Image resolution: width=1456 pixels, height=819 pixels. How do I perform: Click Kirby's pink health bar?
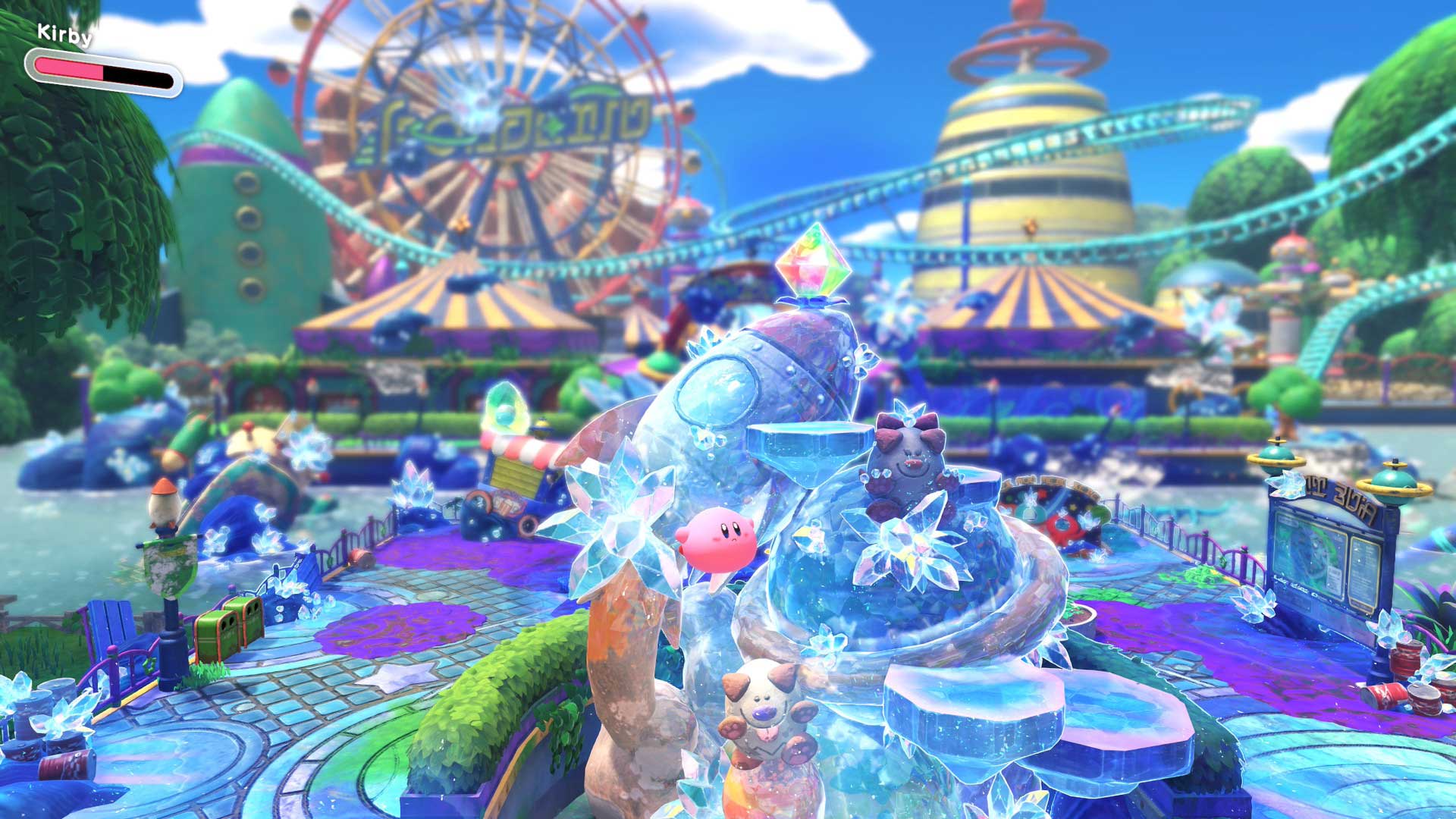76,70
